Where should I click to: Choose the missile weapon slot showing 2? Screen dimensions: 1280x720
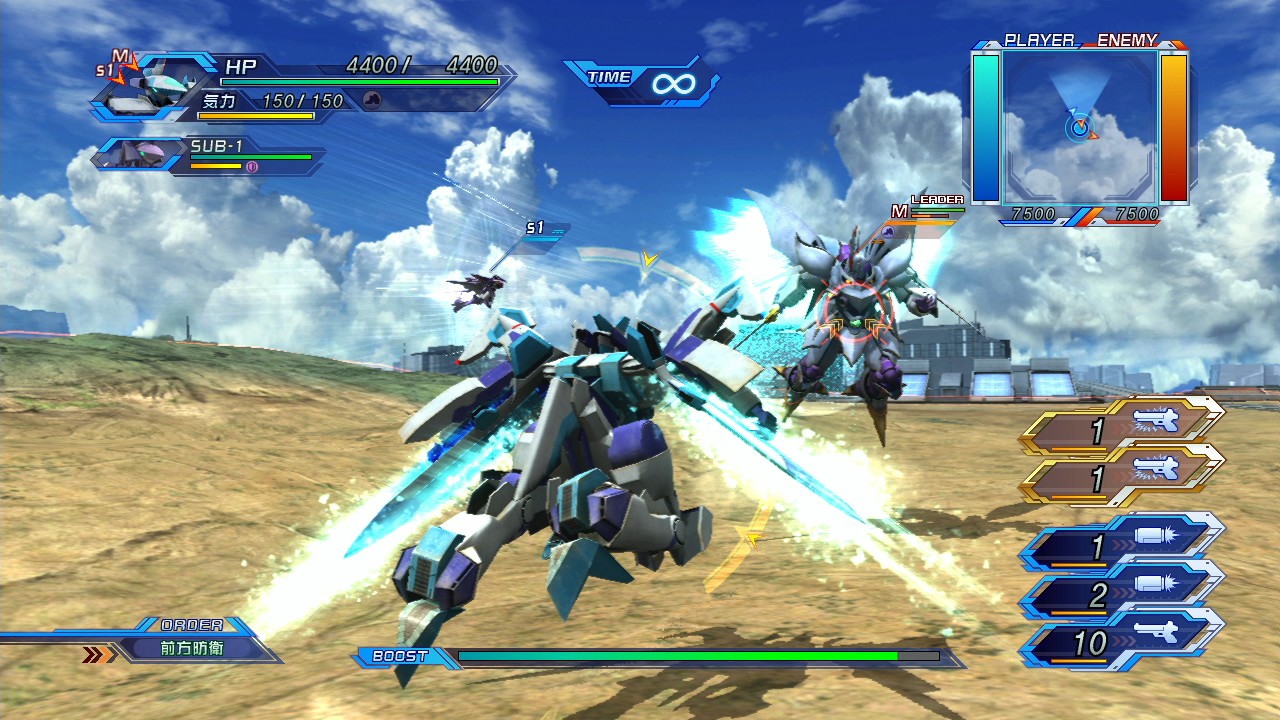pyautogui.click(x=1124, y=596)
